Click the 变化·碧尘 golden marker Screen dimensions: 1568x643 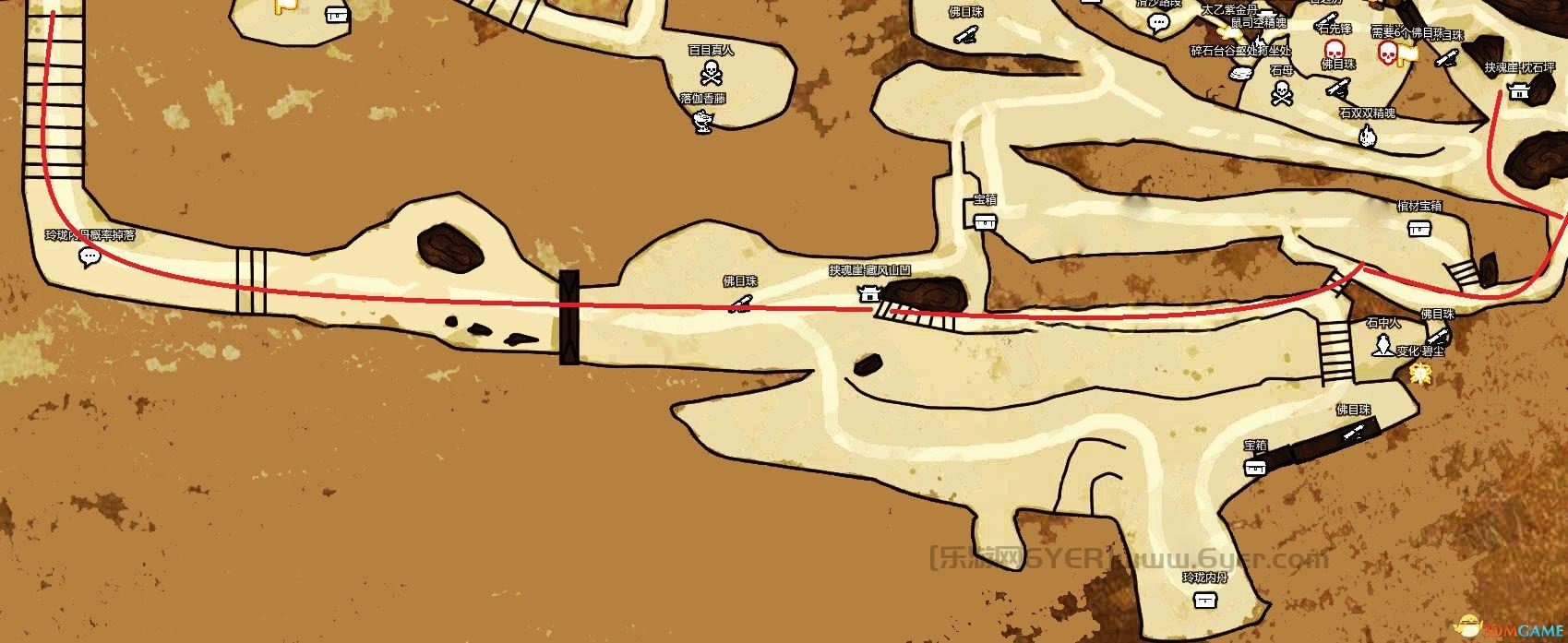click(x=1420, y=372)
